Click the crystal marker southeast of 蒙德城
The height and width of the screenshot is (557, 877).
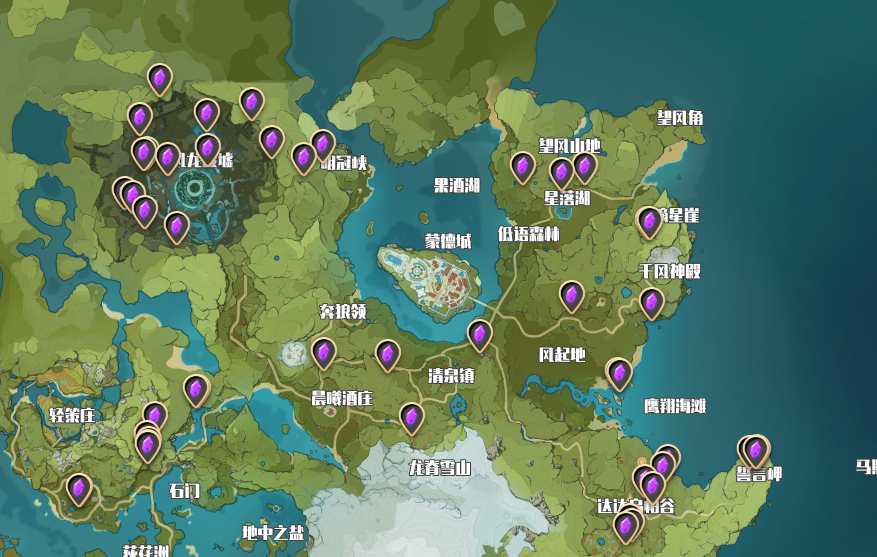point(480,334)
